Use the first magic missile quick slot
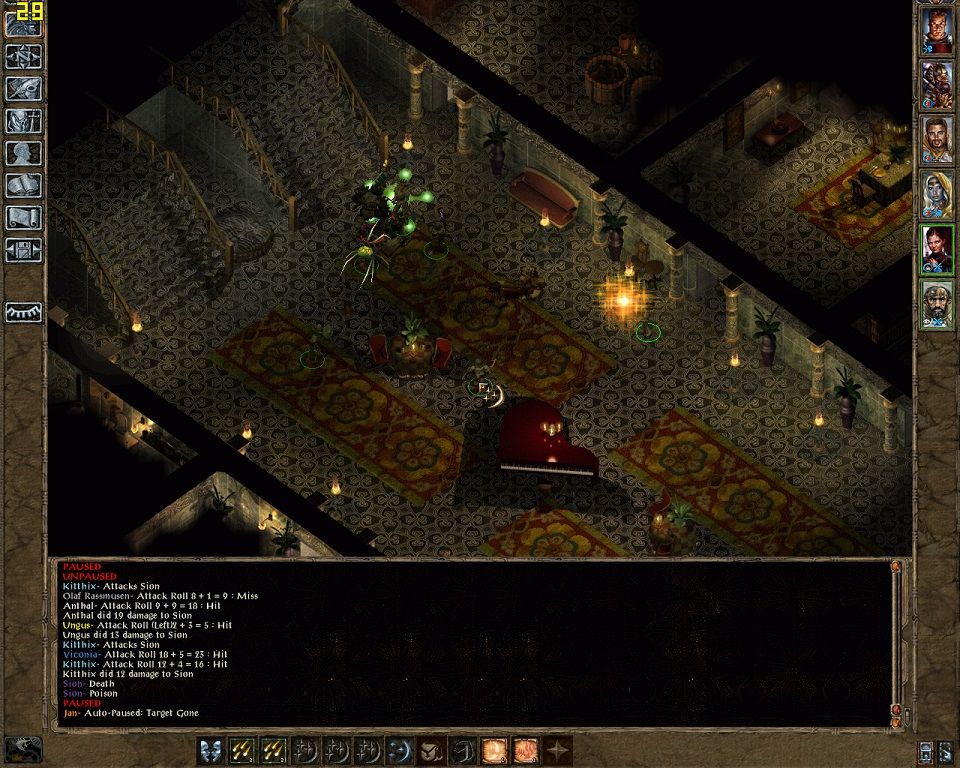The image size is (960, 768). point(242,750)
